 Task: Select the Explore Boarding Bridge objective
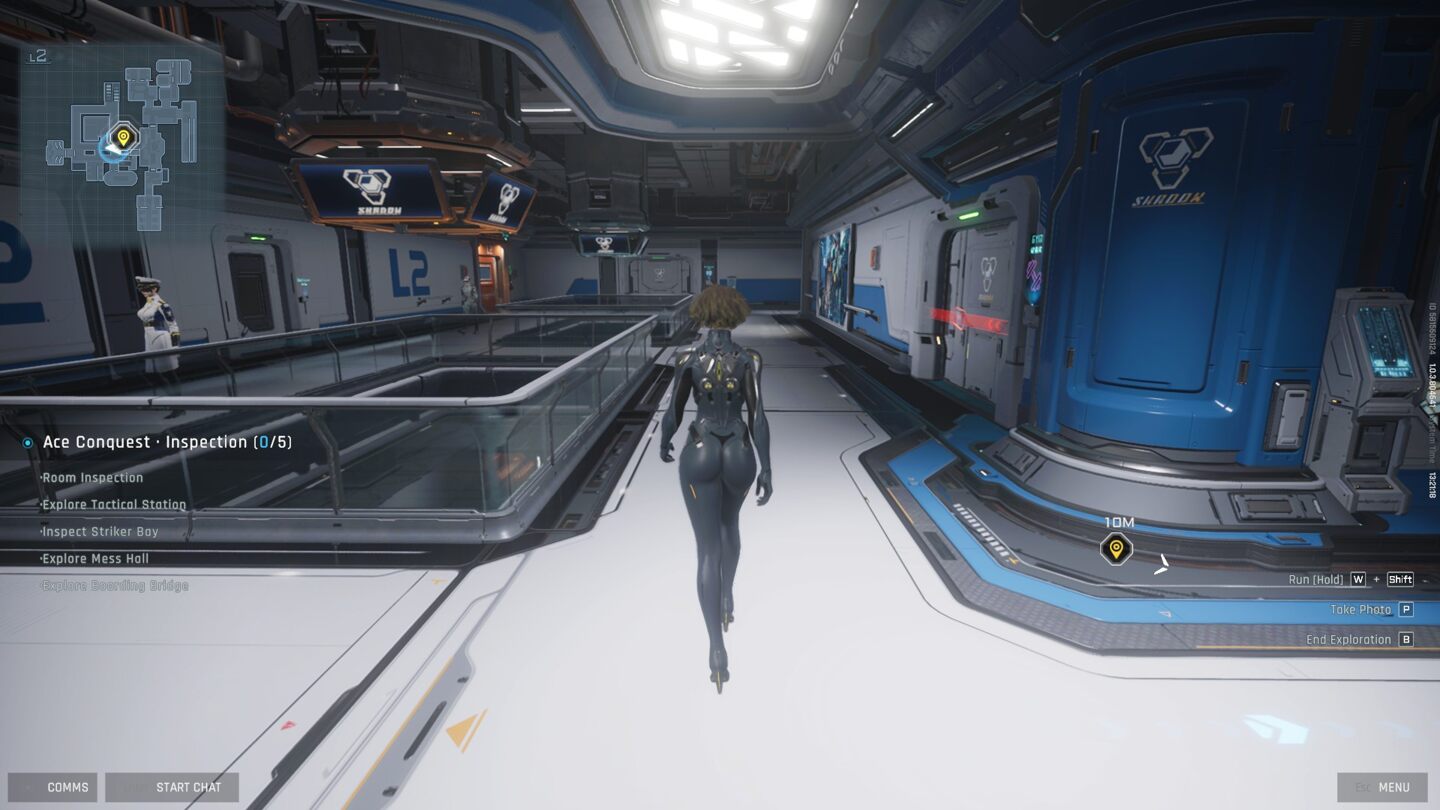coord(115,586)
